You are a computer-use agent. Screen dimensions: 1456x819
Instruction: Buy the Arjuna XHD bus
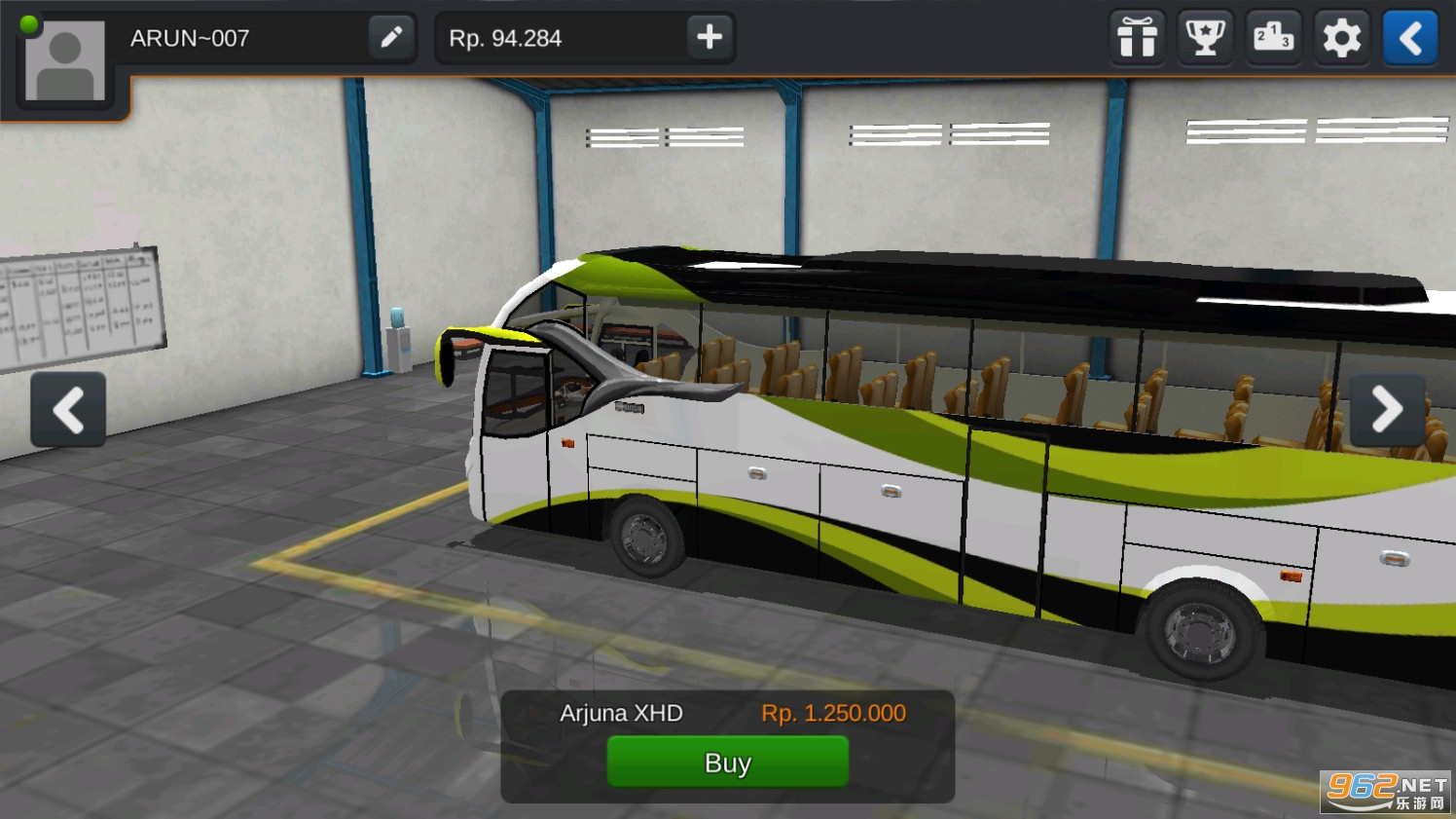tap(727, 762)
